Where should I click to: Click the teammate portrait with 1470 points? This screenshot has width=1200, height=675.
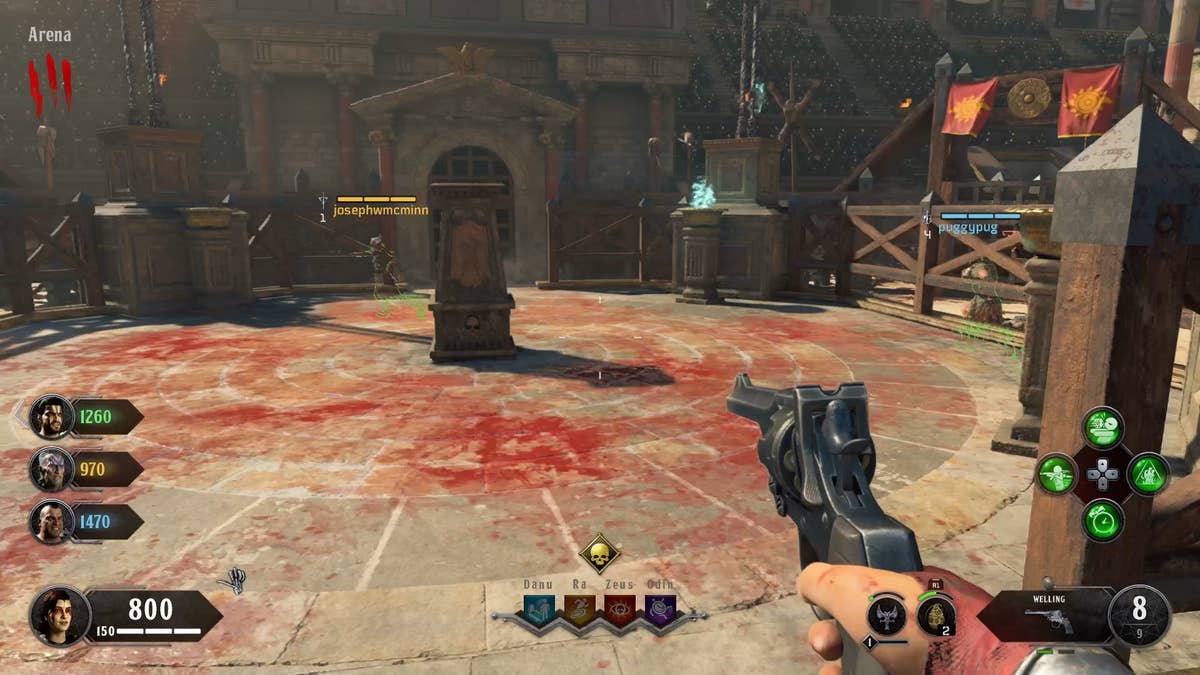click(x=51, y=521)
